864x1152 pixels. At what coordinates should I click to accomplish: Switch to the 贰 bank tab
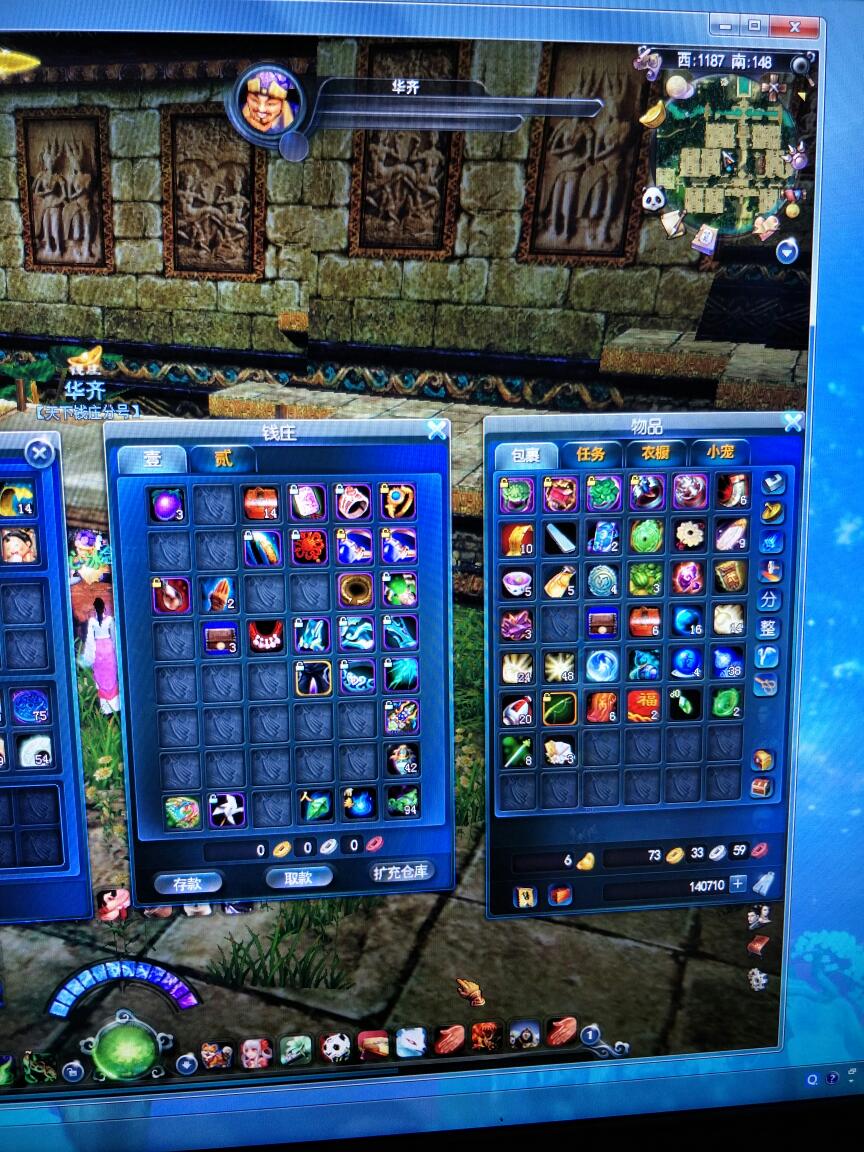[223, 459]
